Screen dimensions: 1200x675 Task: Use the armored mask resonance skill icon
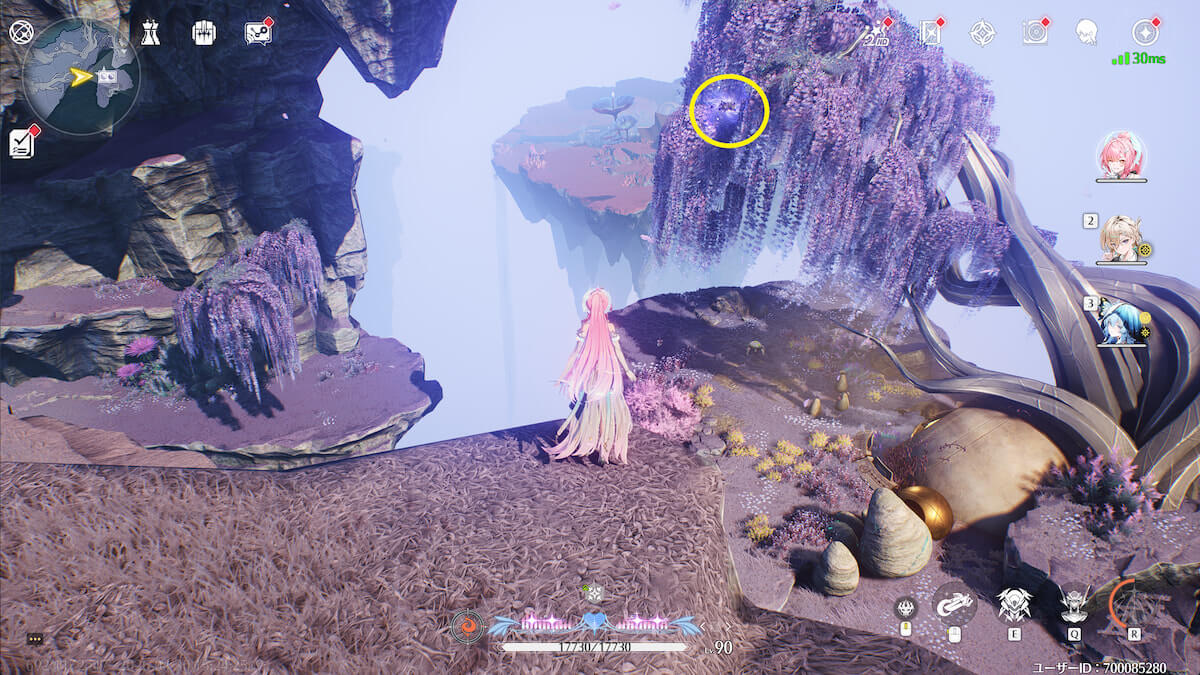point(1014,604)
